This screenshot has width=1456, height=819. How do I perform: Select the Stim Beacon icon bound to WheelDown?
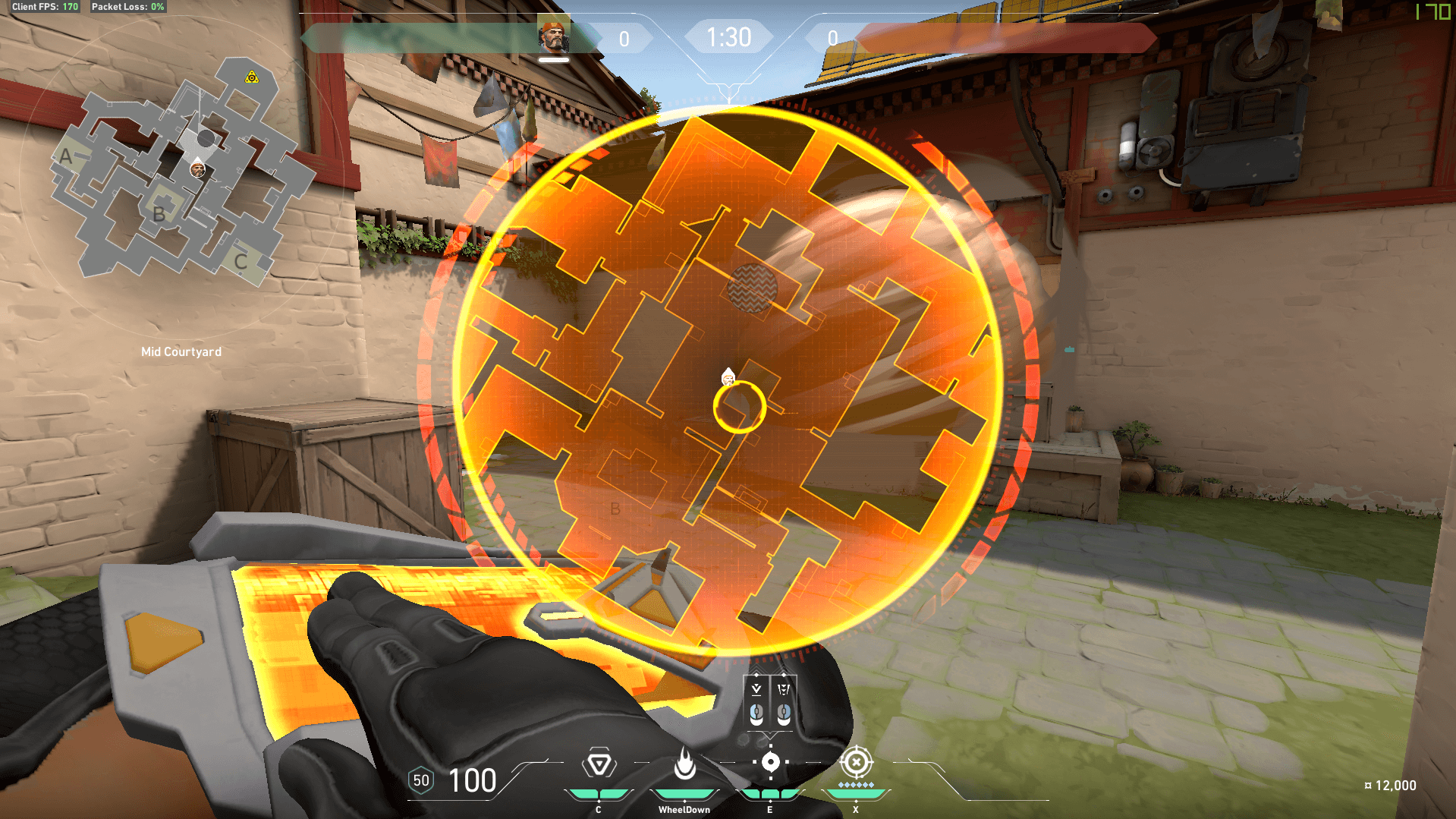point(685,761)
